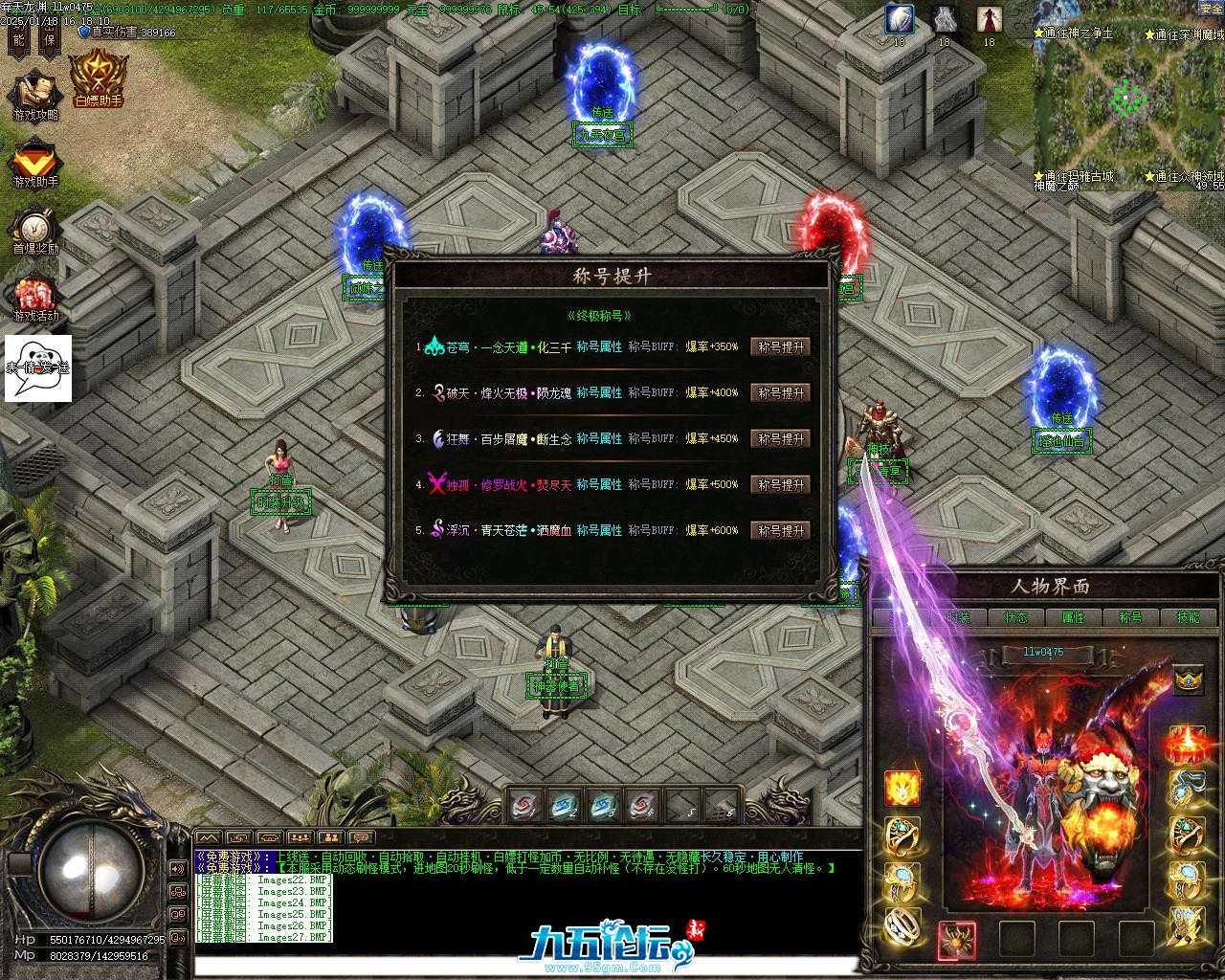Screen dimensions: 1225x980
Task: Open the 游戏攻略 guide icon
Action: 35,95
